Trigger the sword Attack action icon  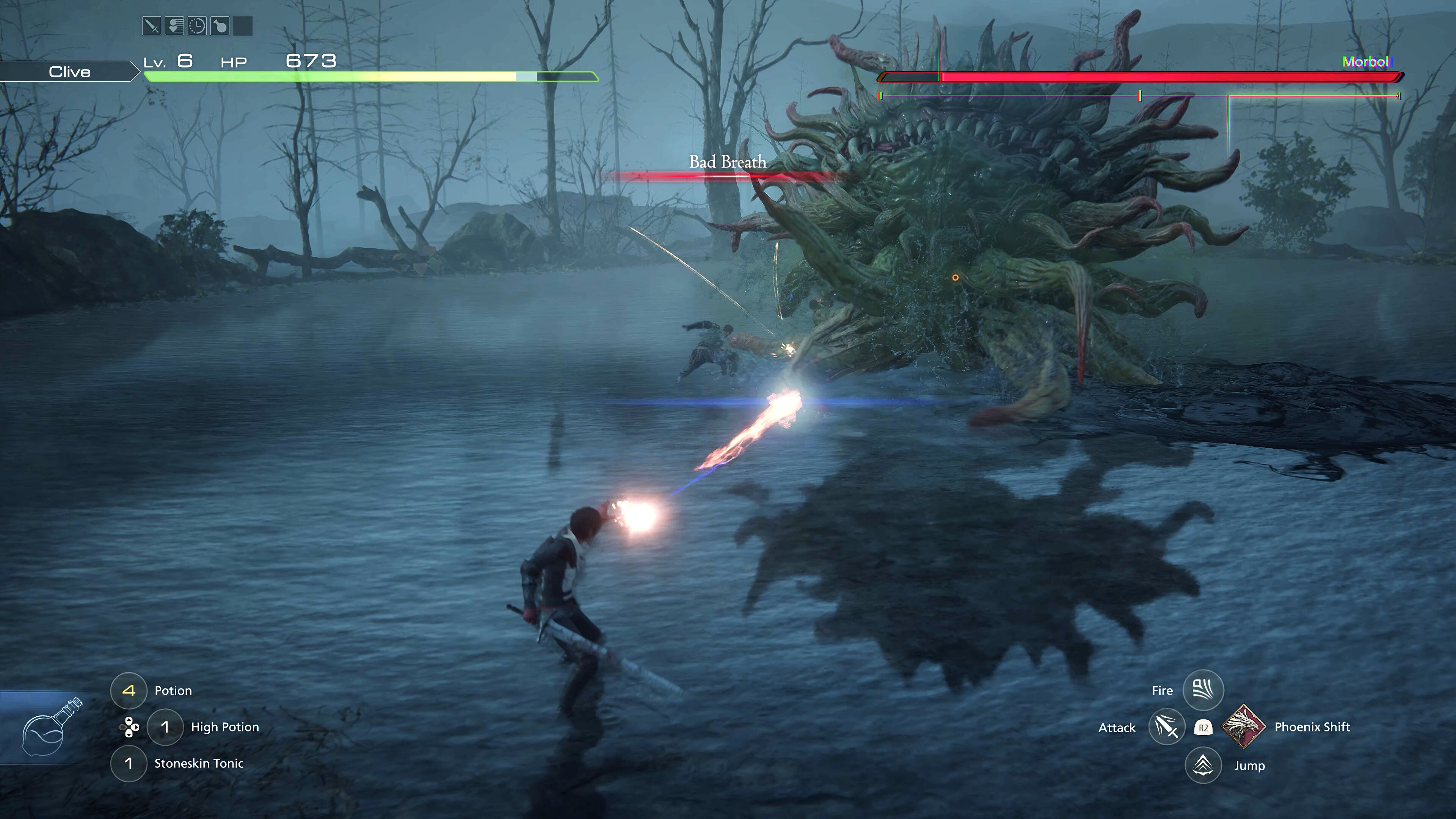[x=1167, y=727]
